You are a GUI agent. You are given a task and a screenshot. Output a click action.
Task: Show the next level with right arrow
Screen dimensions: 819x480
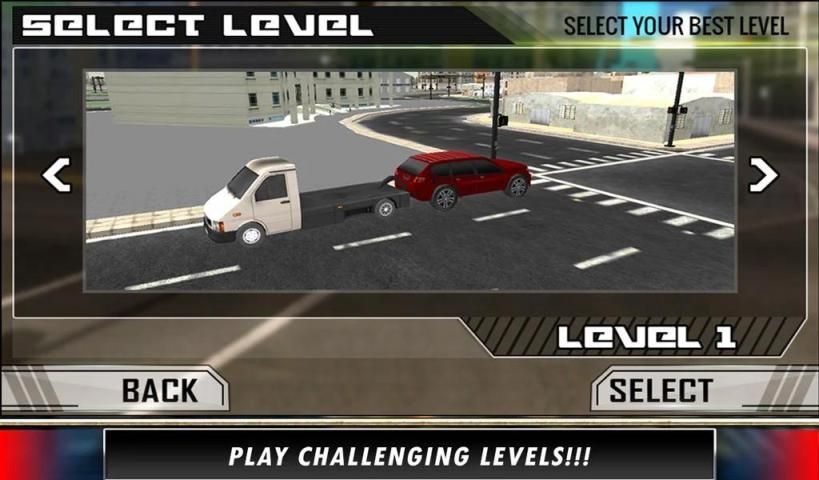pyautogui.click(x=763, y=176)
